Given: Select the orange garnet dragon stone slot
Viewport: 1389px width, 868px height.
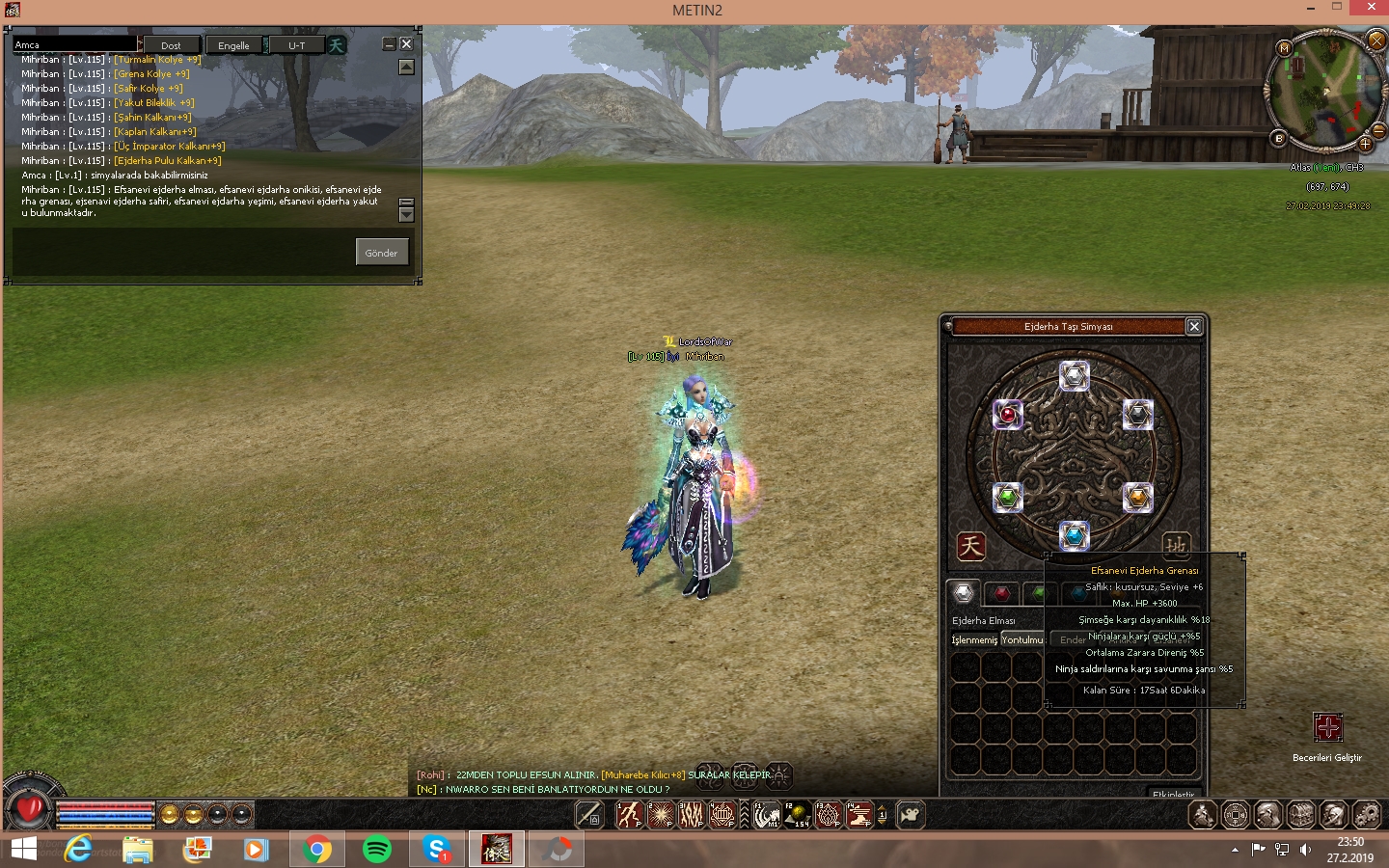Looking at the screenshot, I should 1138,498.
